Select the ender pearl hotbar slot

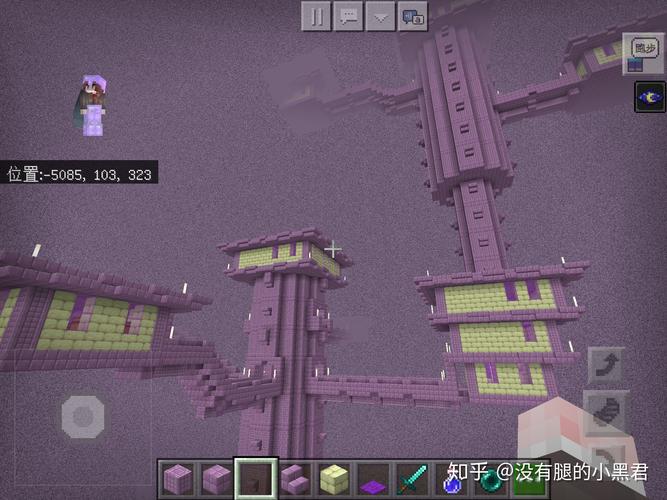pyautogui.click(x=489, y=478)
